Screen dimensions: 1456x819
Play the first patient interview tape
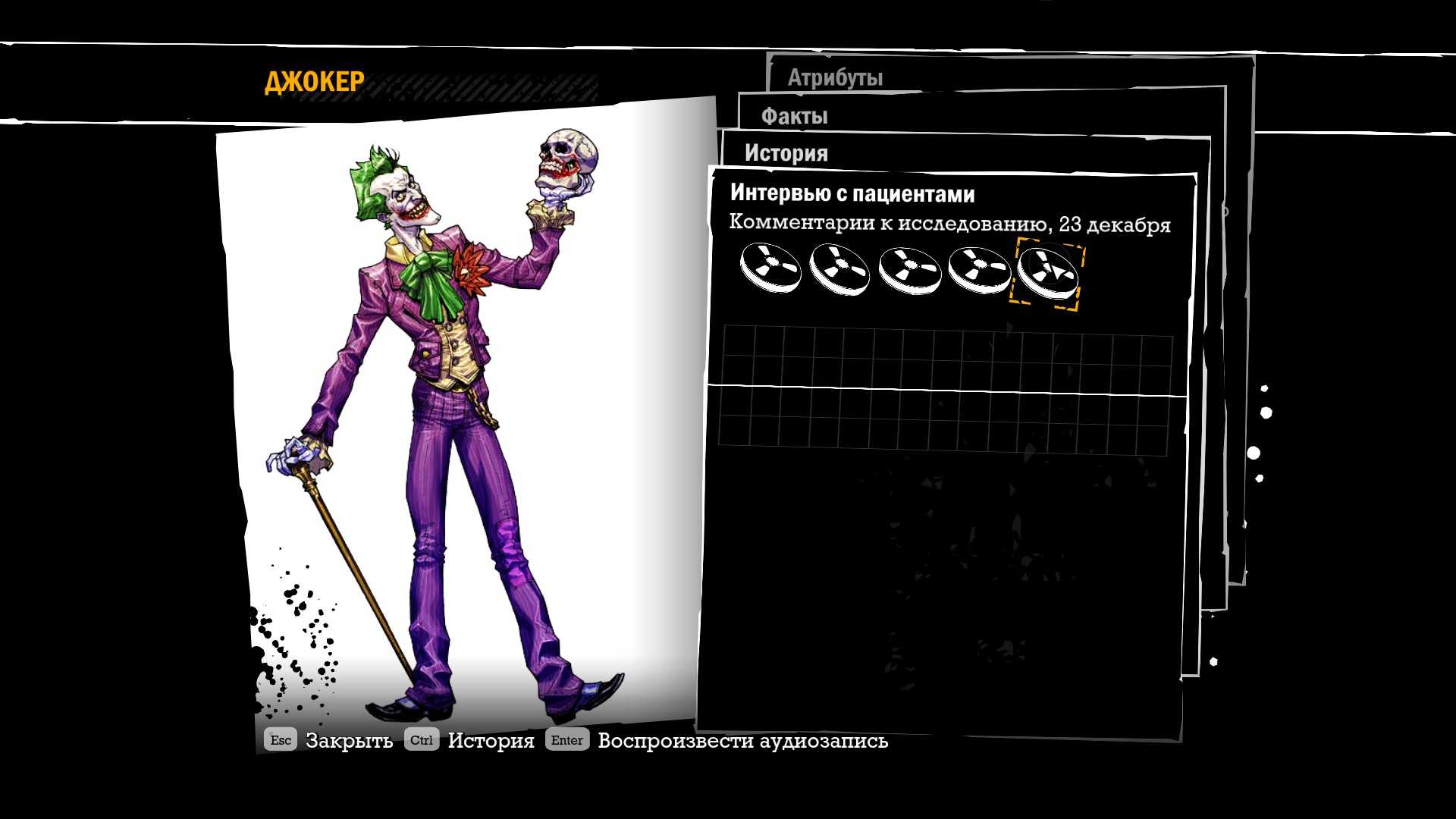770,268
